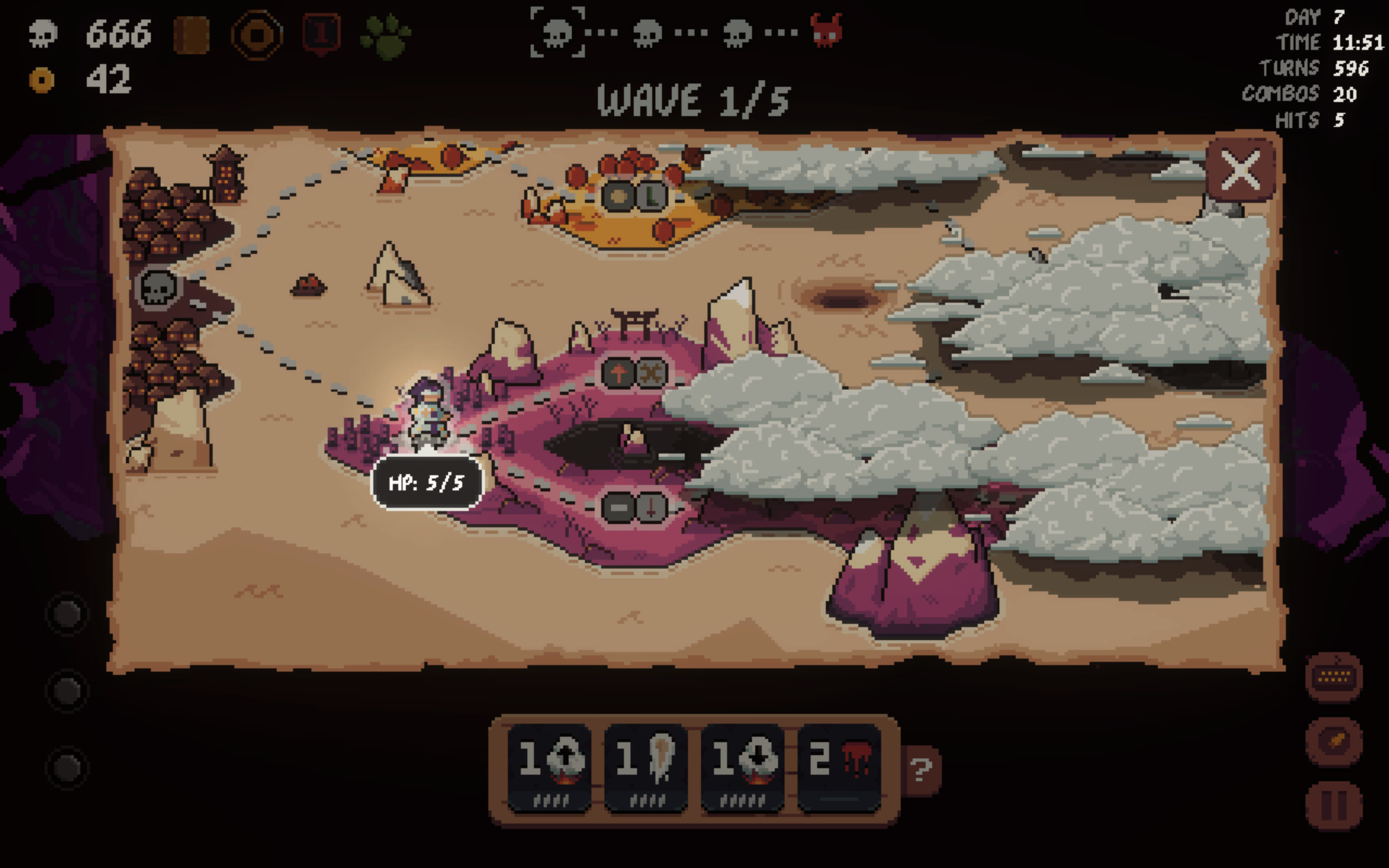Close the map with the X button
This screenshot has height=868, width=1389.
tap(1240, 170)
